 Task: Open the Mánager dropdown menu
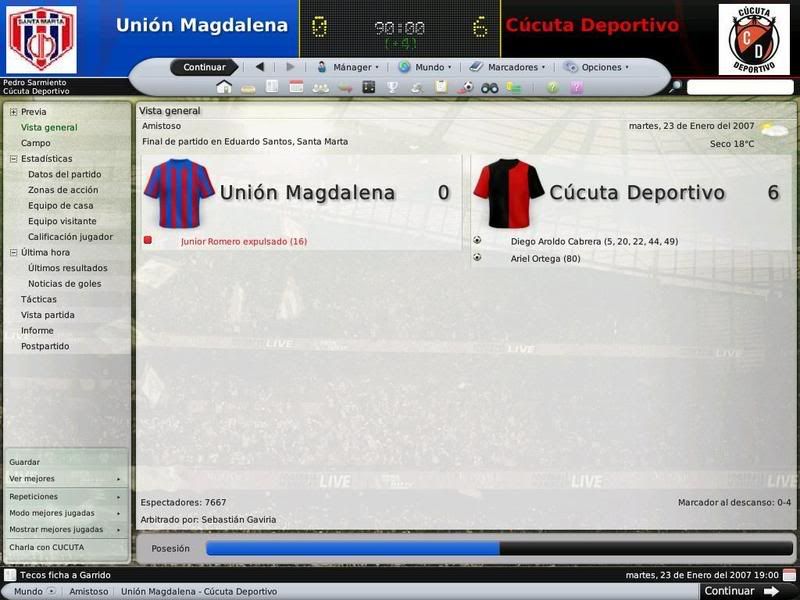pyautogui.click(x=349, y=67)
